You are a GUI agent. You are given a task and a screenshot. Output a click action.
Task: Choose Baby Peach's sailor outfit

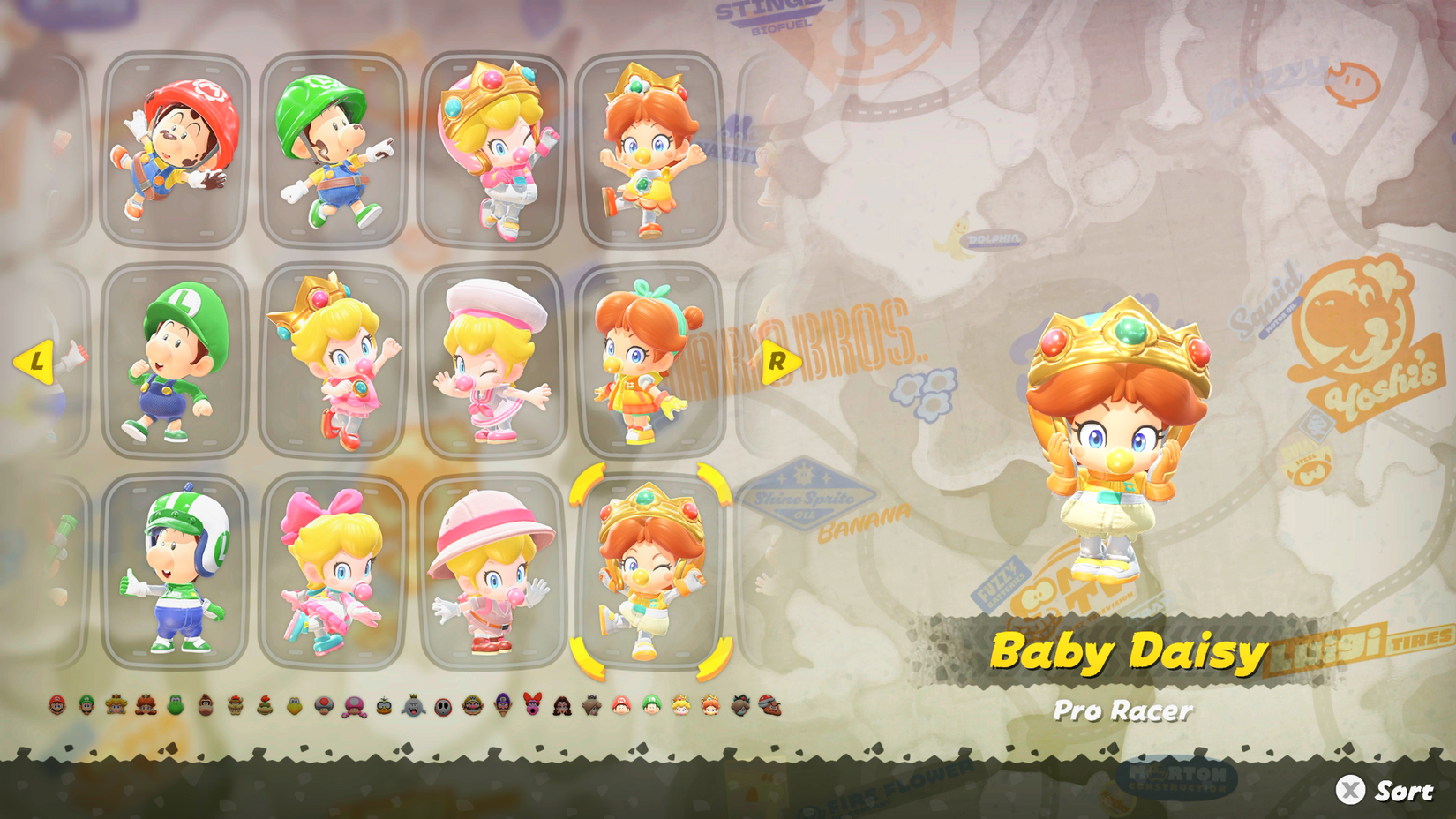tap(494, 362)
